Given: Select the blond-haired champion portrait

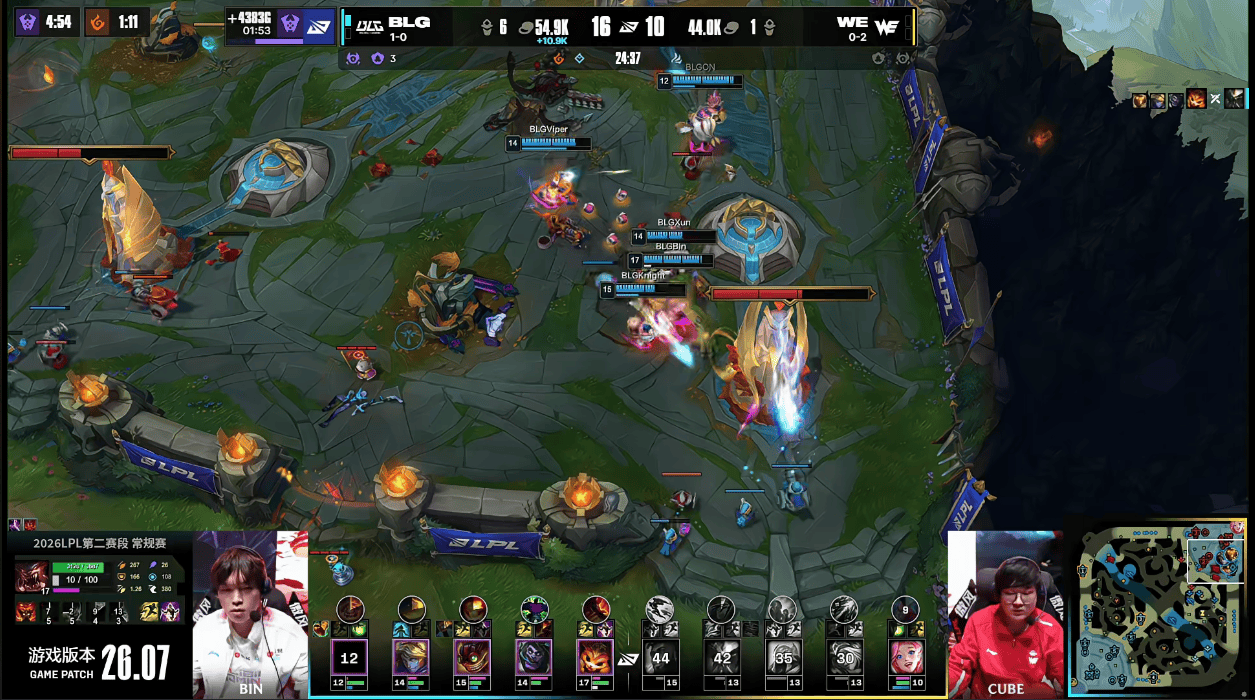Looking at the screenshot, I should pos(411,658).
